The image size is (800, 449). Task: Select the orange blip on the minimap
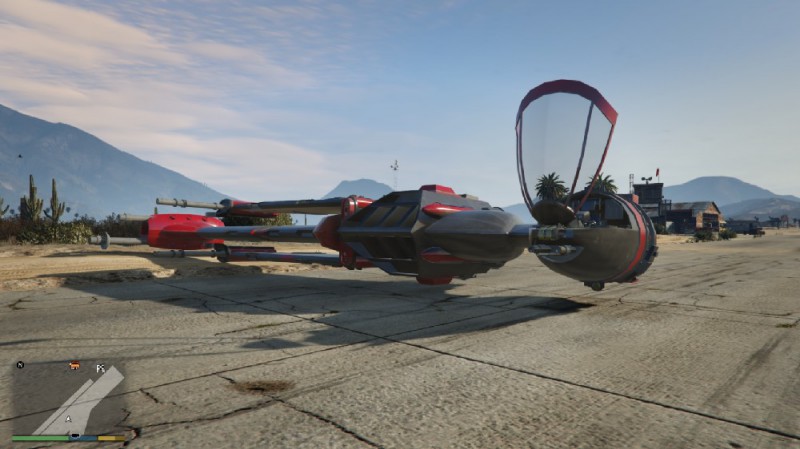point(74,366)
